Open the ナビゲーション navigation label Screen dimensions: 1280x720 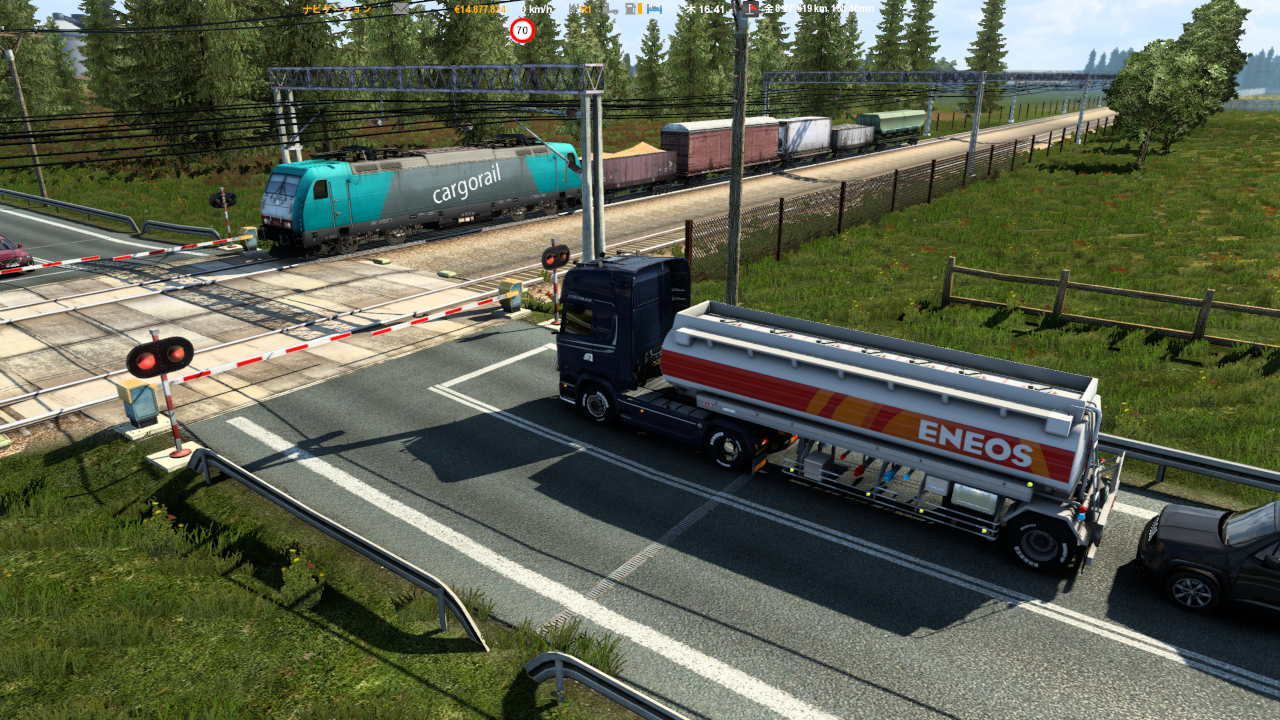337,9
